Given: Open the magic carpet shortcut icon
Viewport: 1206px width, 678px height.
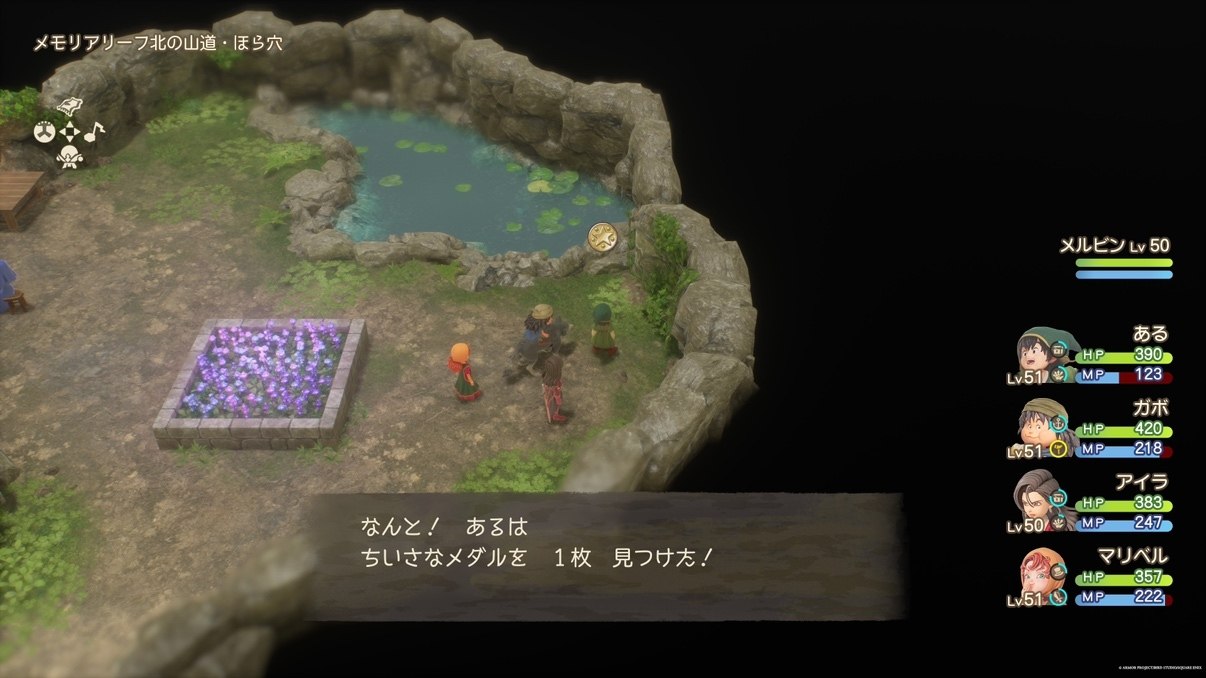Looking at the screenshot, I should (x=70, y=106).
